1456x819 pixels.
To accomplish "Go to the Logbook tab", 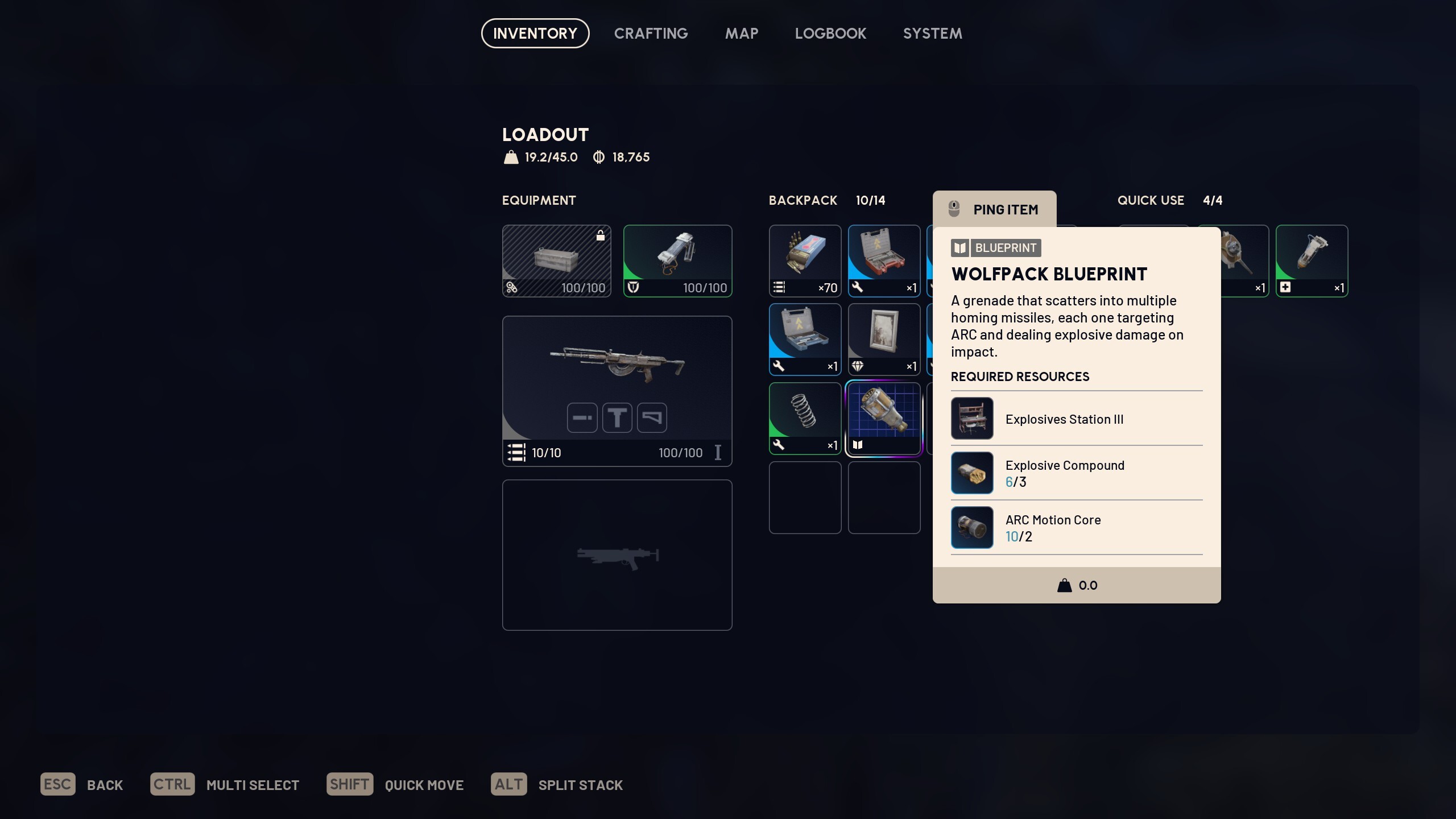I will (830, 34).
